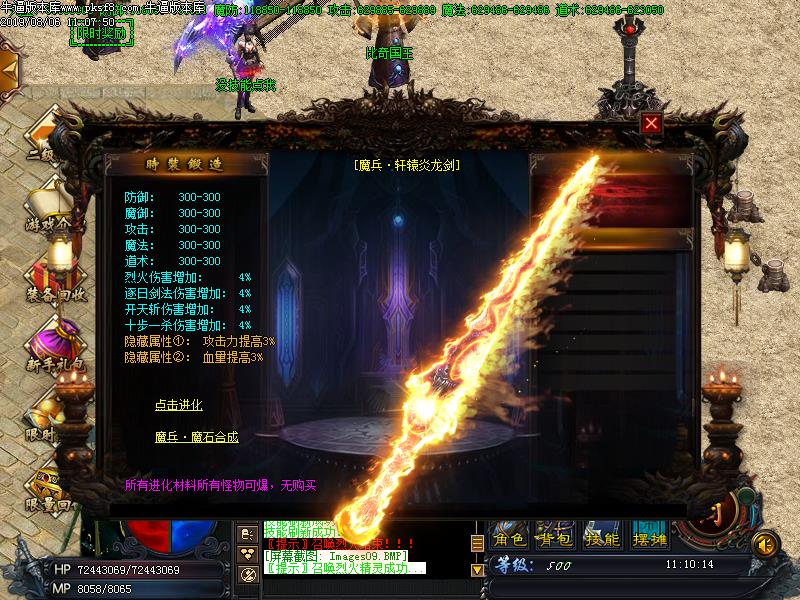Viewport: 800px width, 600px height.
Task: Select the red weapon thumbnail in right panel
Action: tap(610, 198)
